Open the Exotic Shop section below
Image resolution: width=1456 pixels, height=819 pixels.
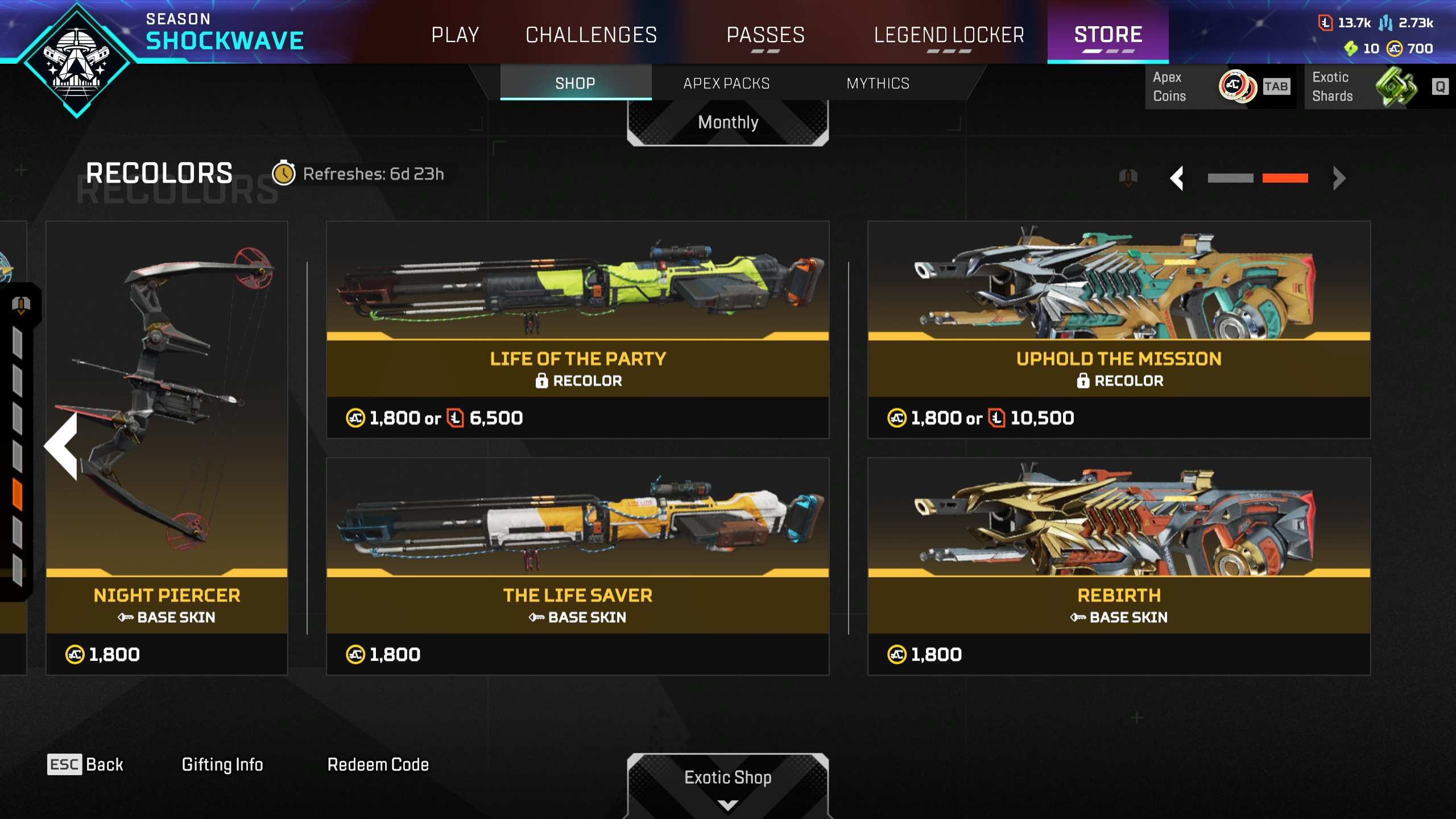(727, 778)
